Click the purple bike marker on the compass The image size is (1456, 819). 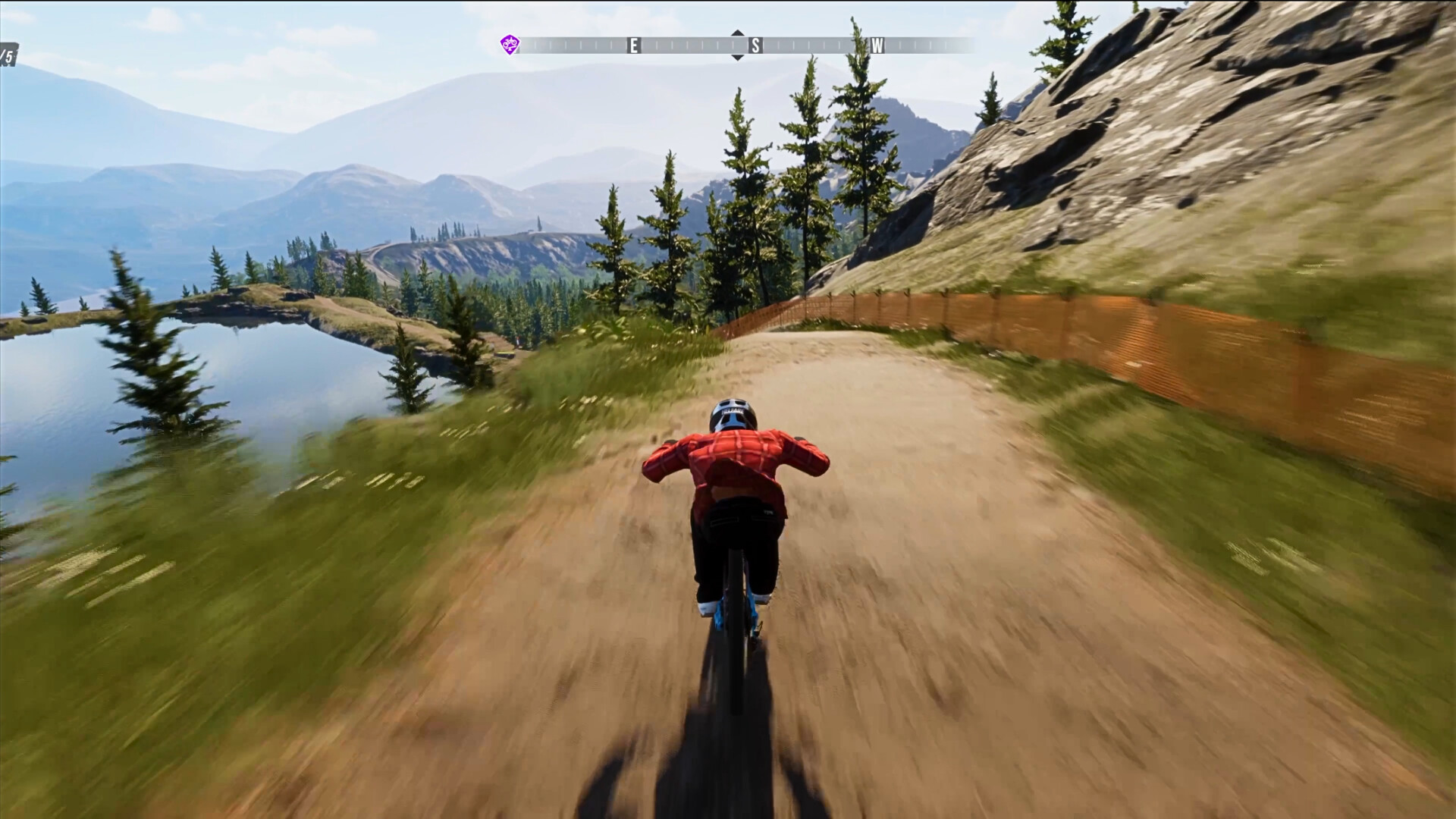pos(510,45)
